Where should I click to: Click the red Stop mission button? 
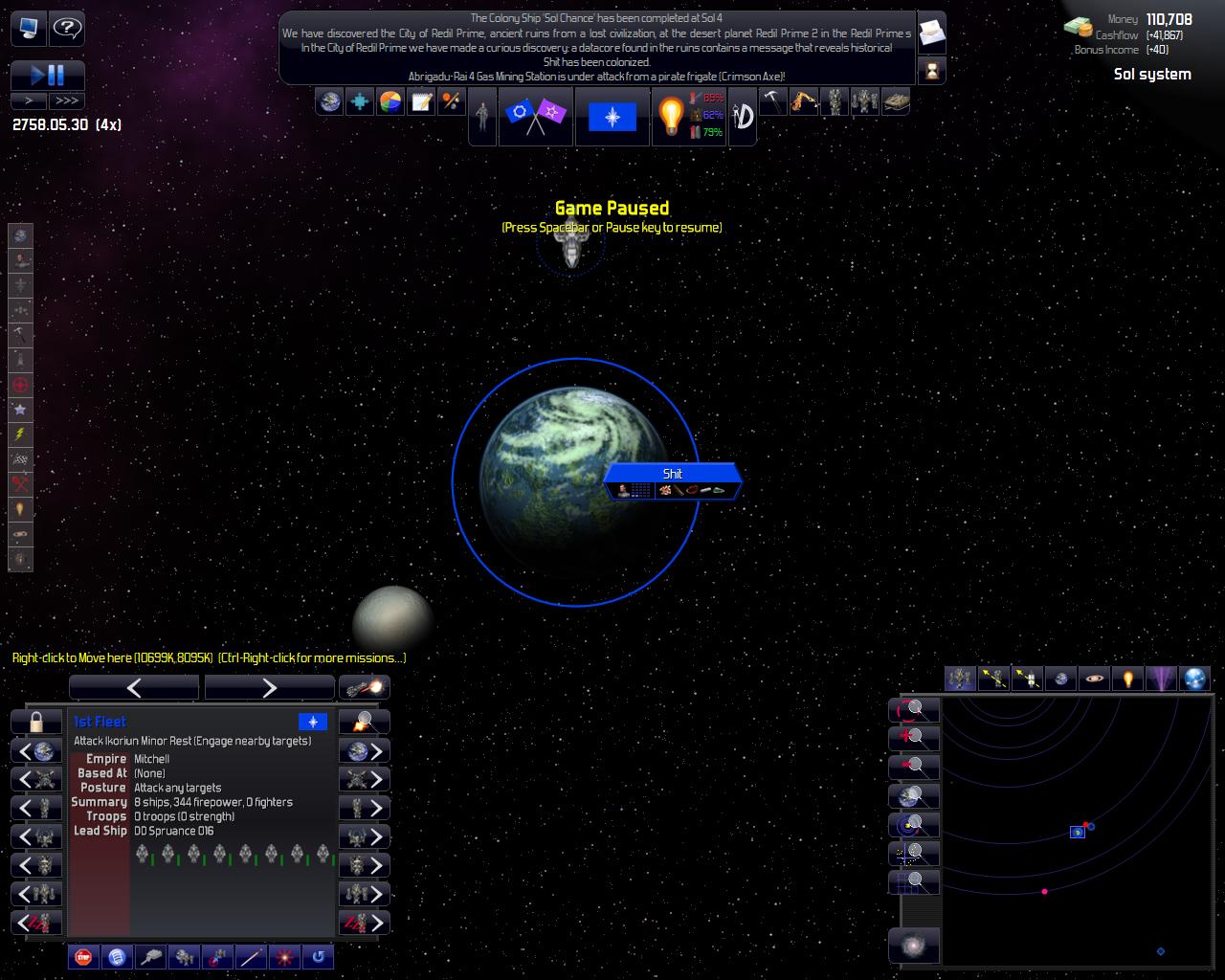click(x=83, y=956)
